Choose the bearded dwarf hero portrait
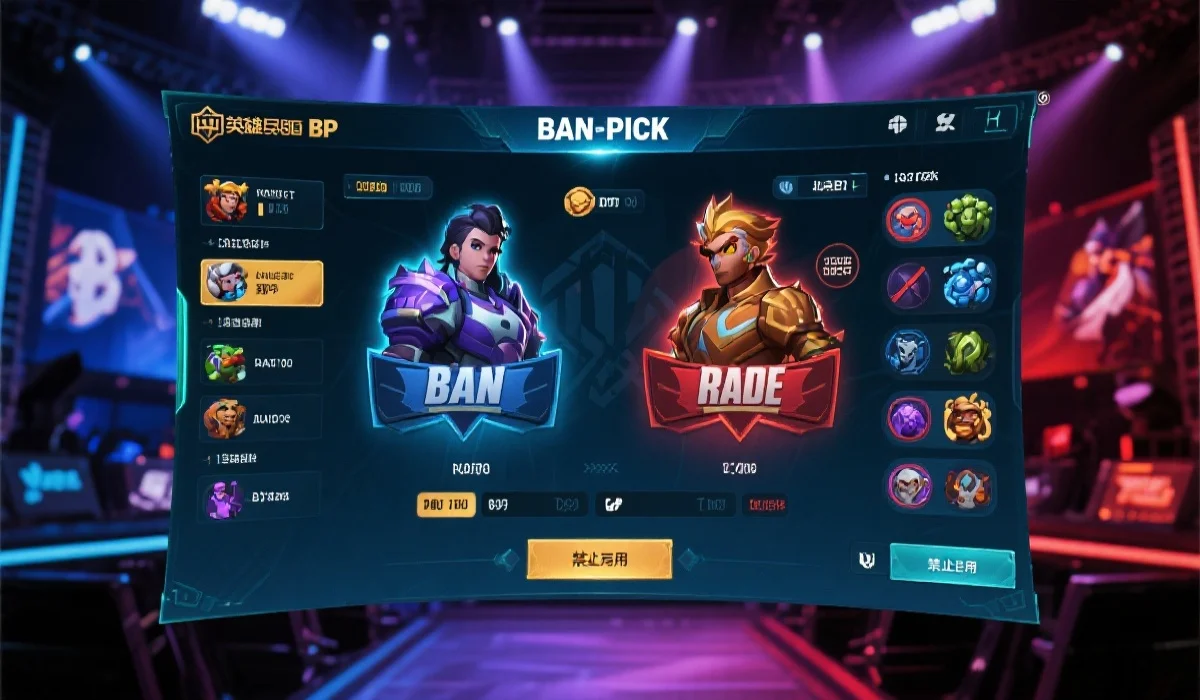 [x=966, y=417]
